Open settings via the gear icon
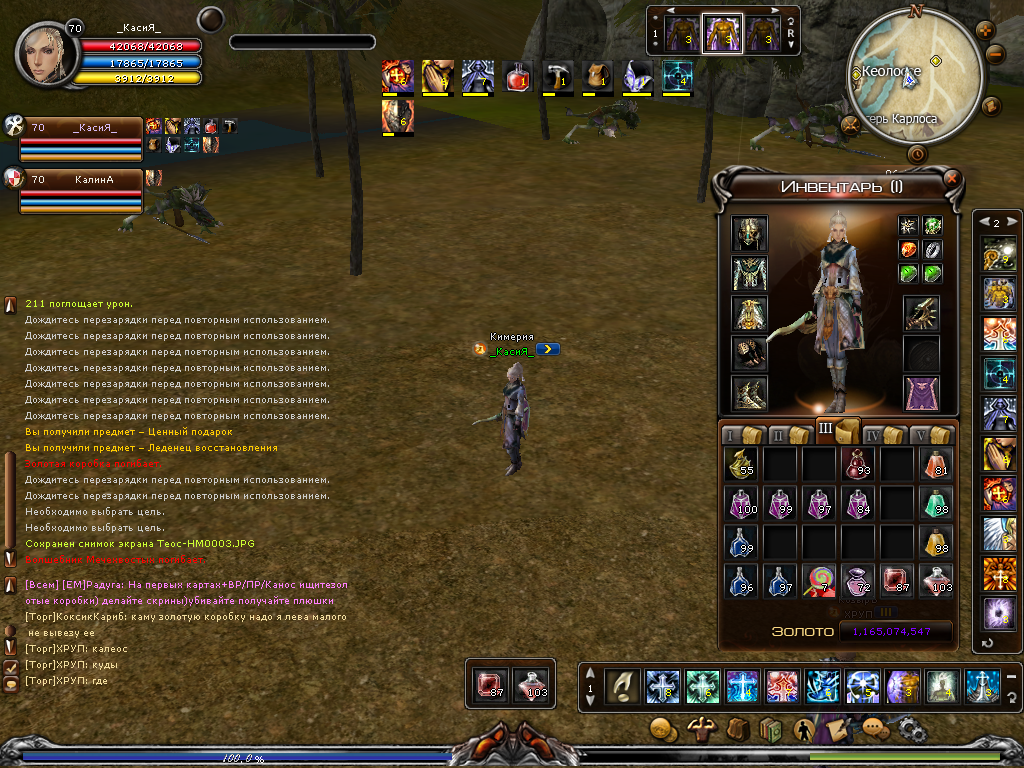Screen dimensions: 1024x768 (913, 729)
